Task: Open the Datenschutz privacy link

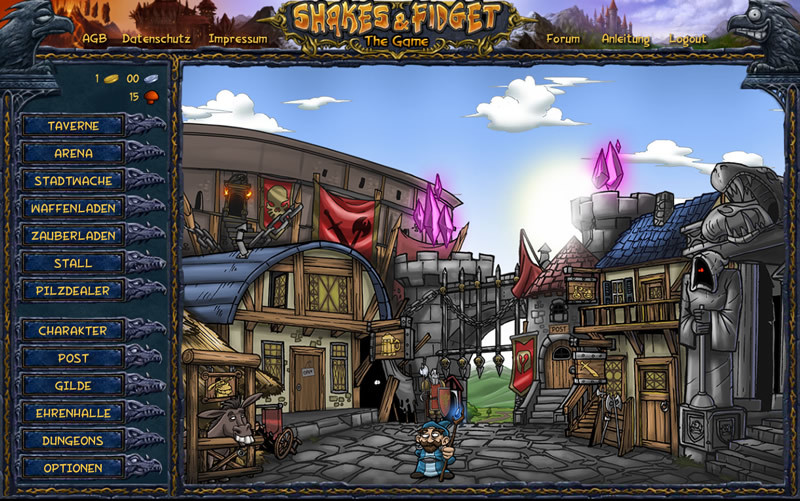Action: (x=156, y=39)
